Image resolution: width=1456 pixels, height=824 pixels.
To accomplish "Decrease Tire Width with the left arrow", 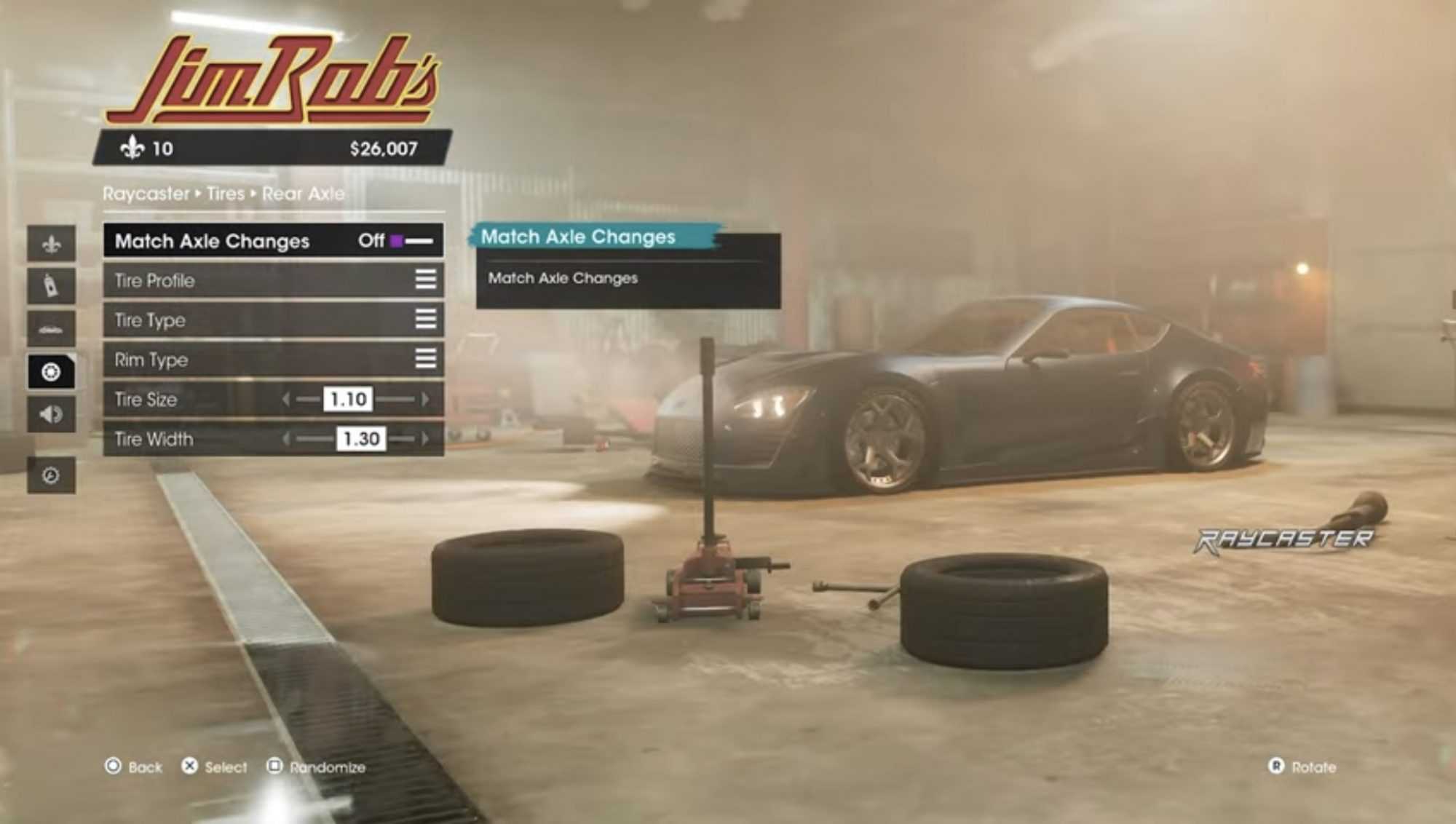I will coord(286,439).
